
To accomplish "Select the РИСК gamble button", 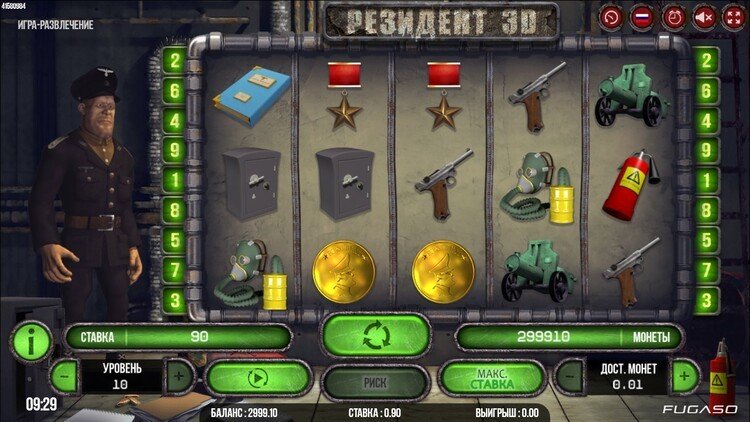I will point(375,380).
